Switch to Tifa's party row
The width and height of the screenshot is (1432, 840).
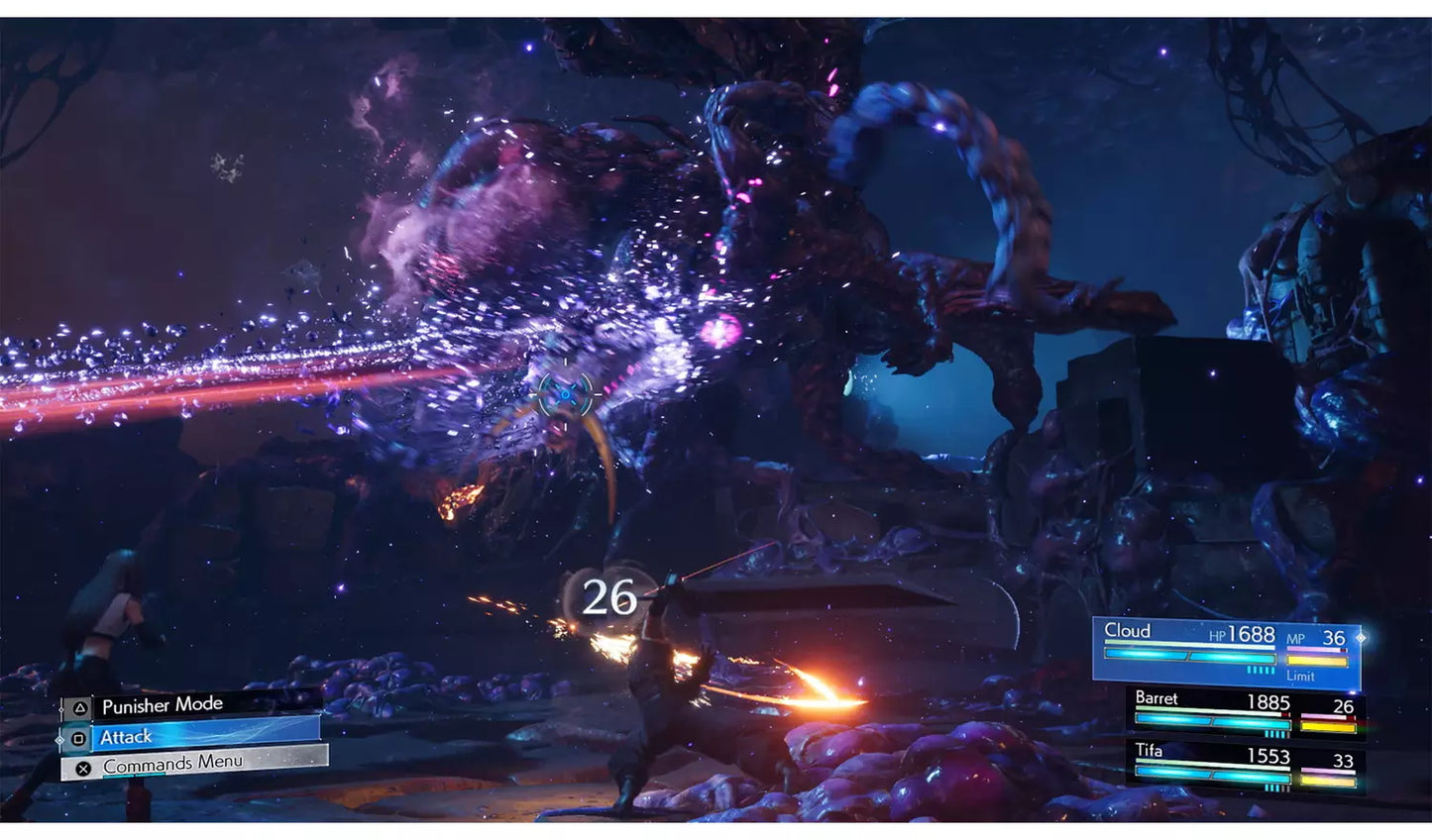[x=1247, y=766]
